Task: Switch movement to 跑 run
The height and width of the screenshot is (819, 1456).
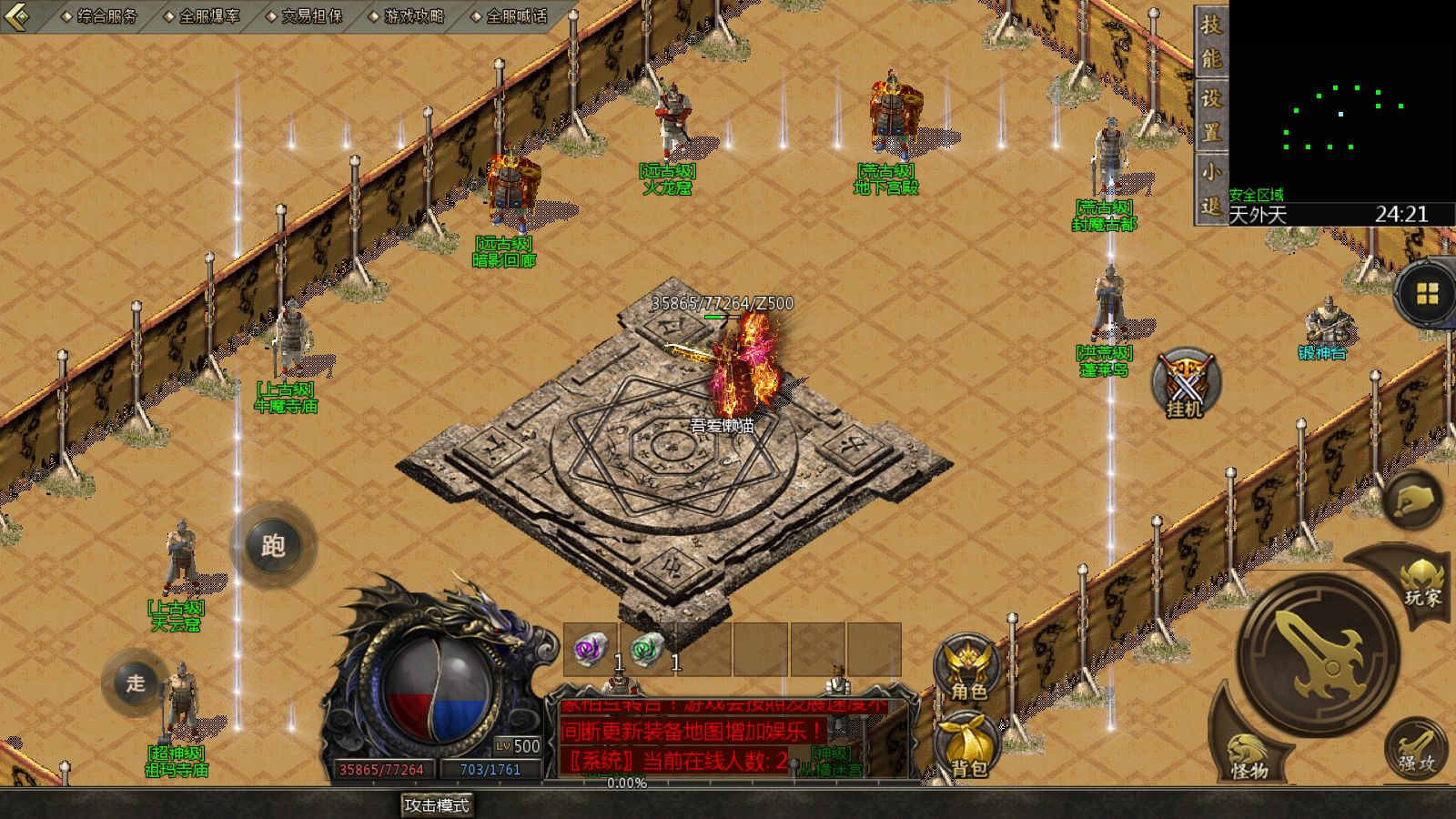Action: pos(273,546)
